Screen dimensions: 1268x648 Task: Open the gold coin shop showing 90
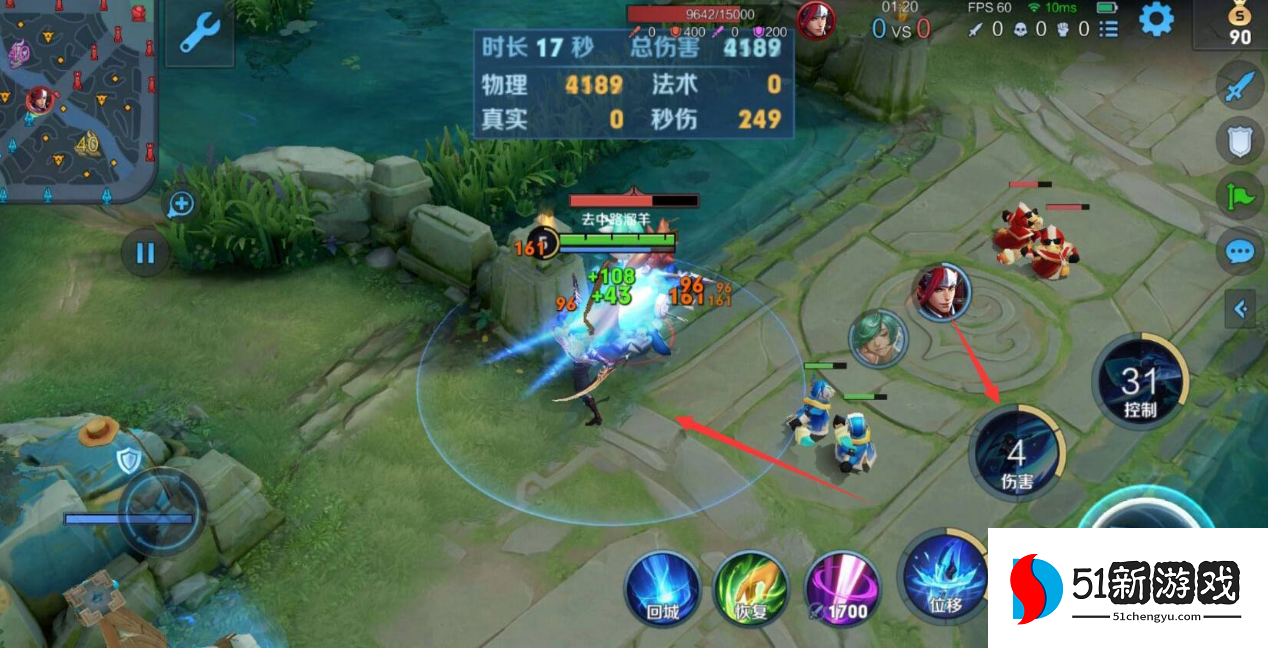(x=1239, y=24)
